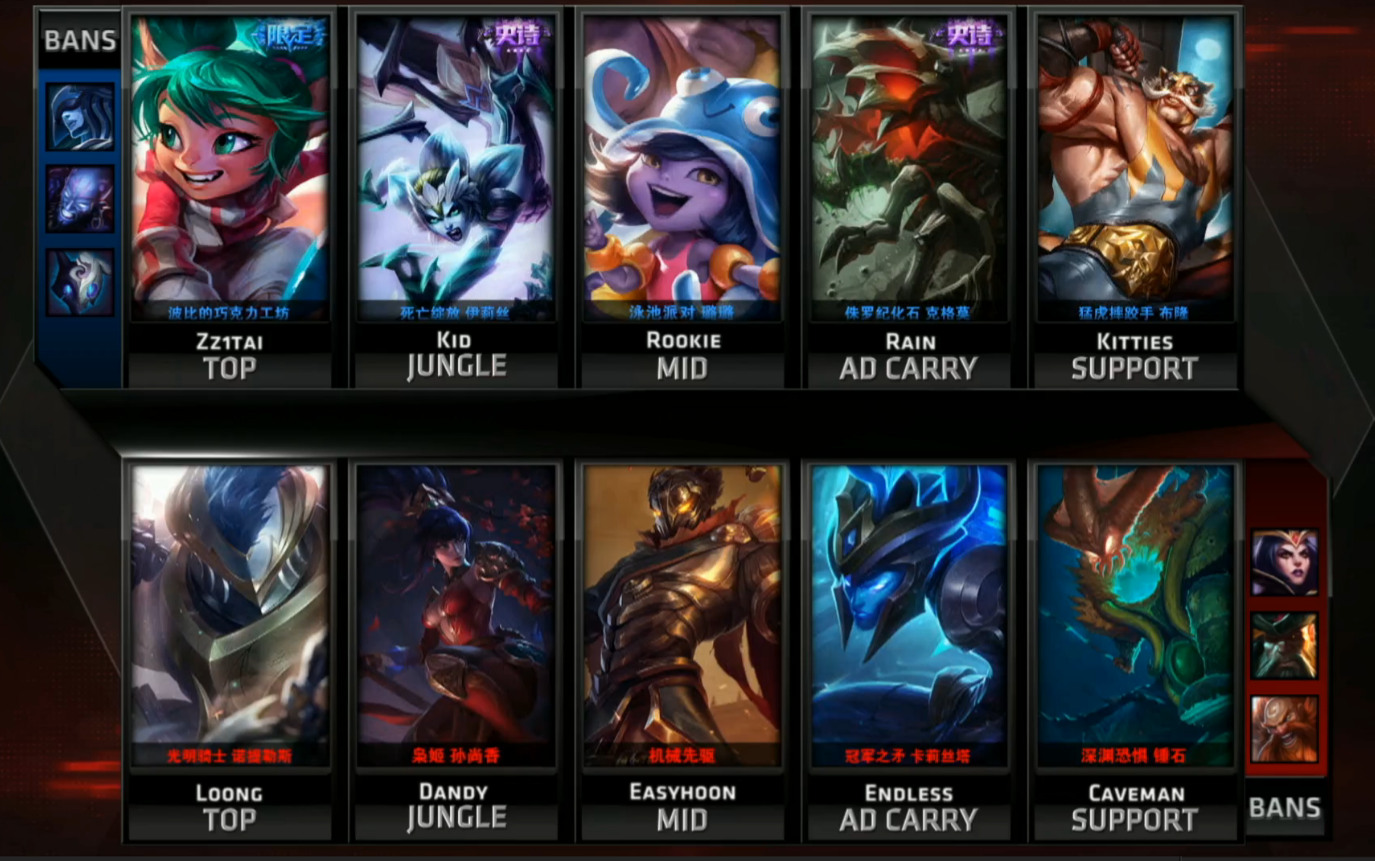Select the banned Gragas icon
The image size is (1375, 861).
(x=1285, y=729)
